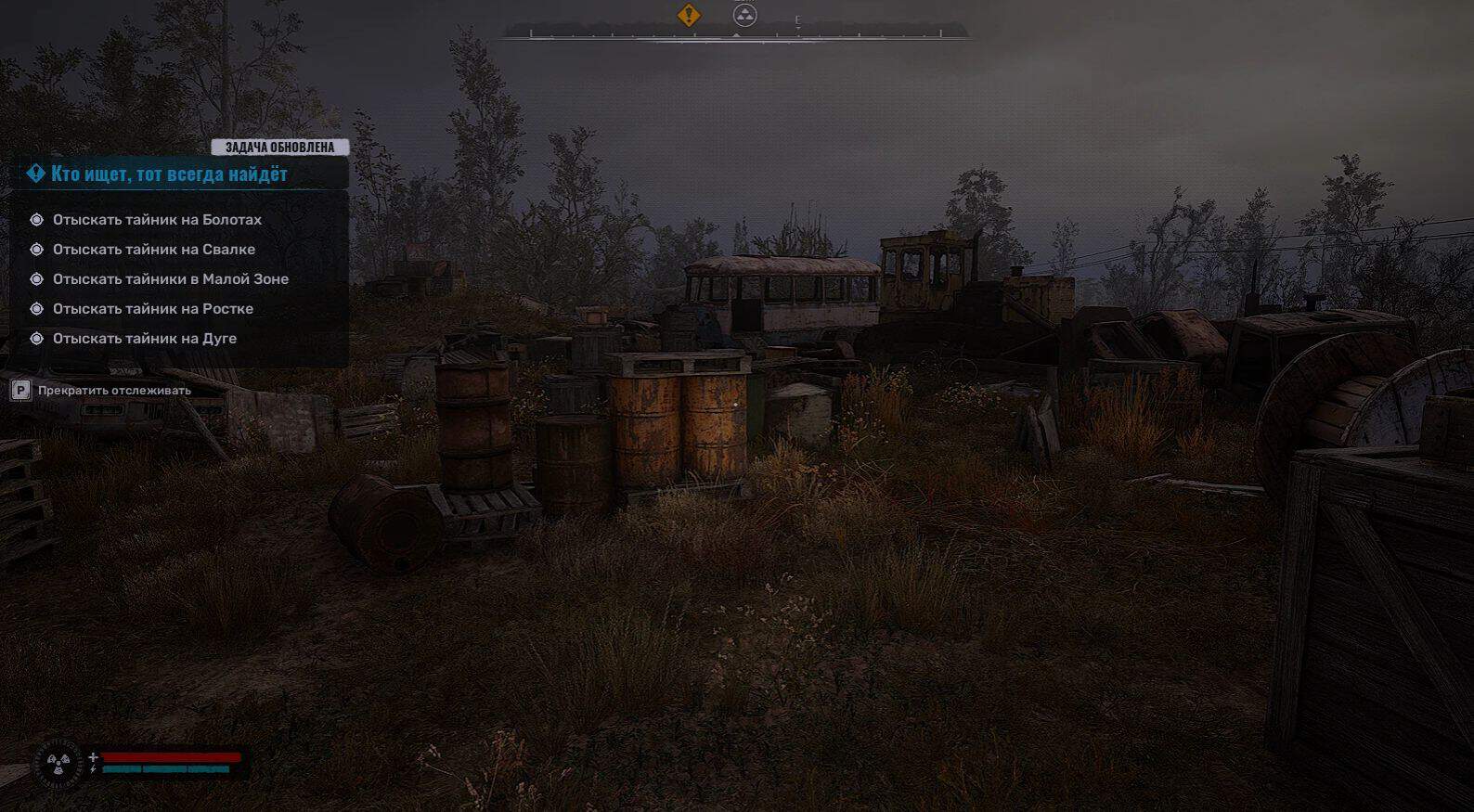Click the radiation status icon beside health bar
The height and width of the screenshot is (812, 1474).
coord(58,764)
